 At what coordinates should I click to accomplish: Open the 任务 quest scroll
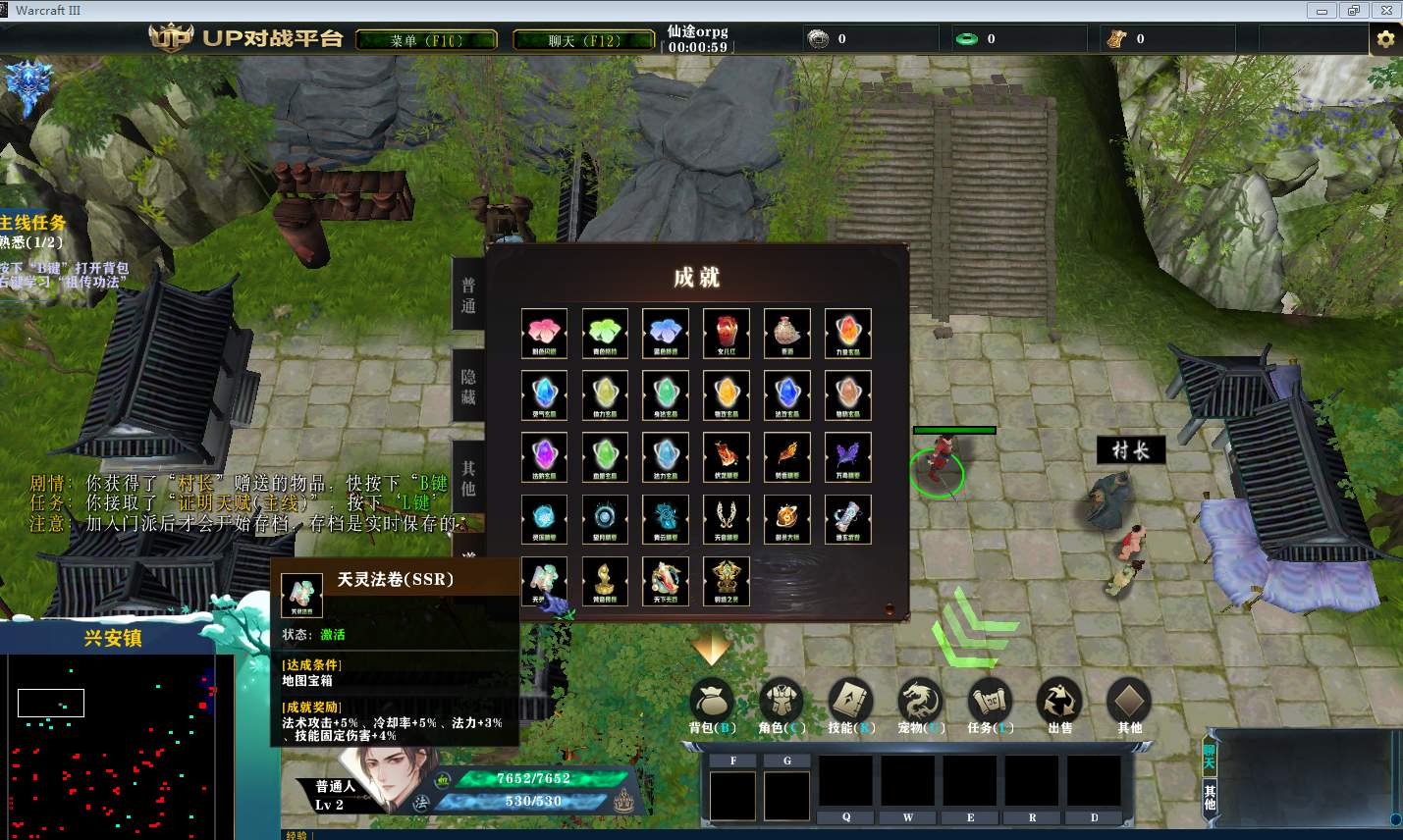pos(990,703)
